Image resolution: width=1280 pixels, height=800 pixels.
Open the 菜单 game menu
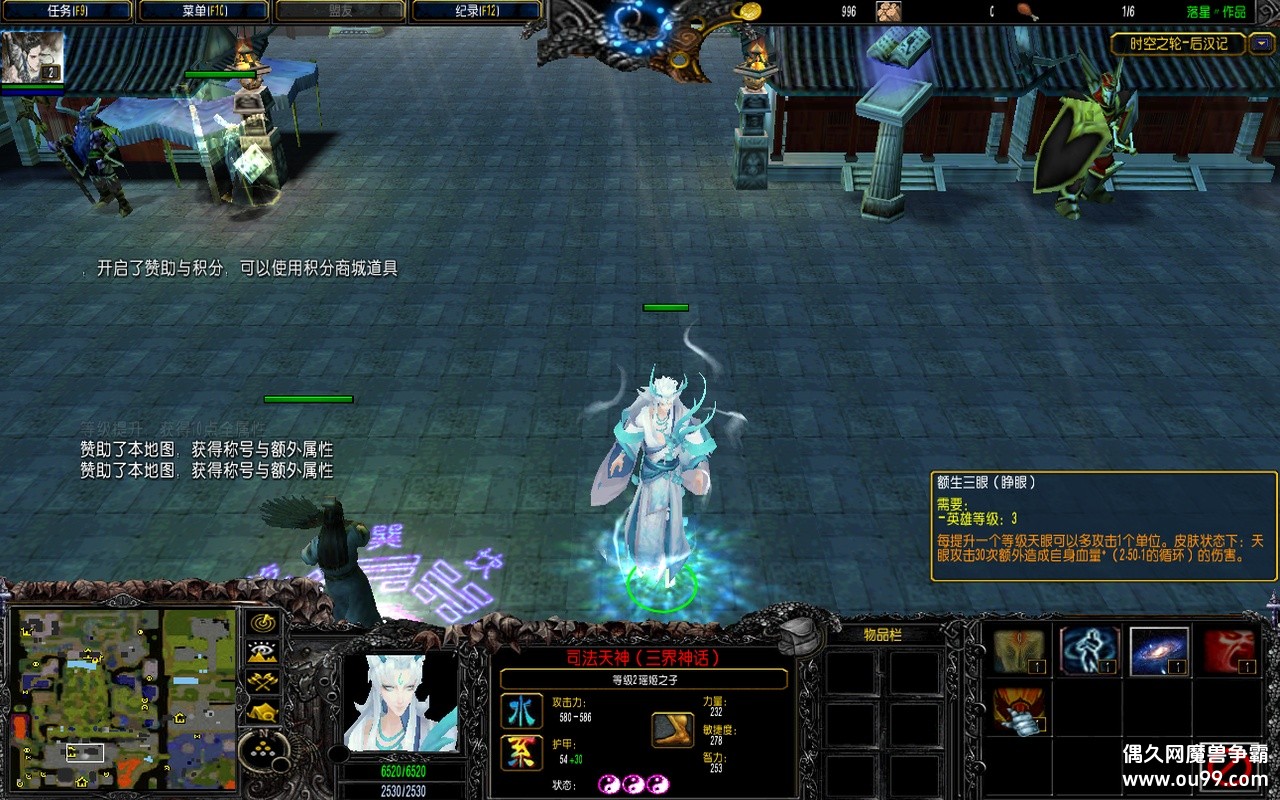coord(204,11)
